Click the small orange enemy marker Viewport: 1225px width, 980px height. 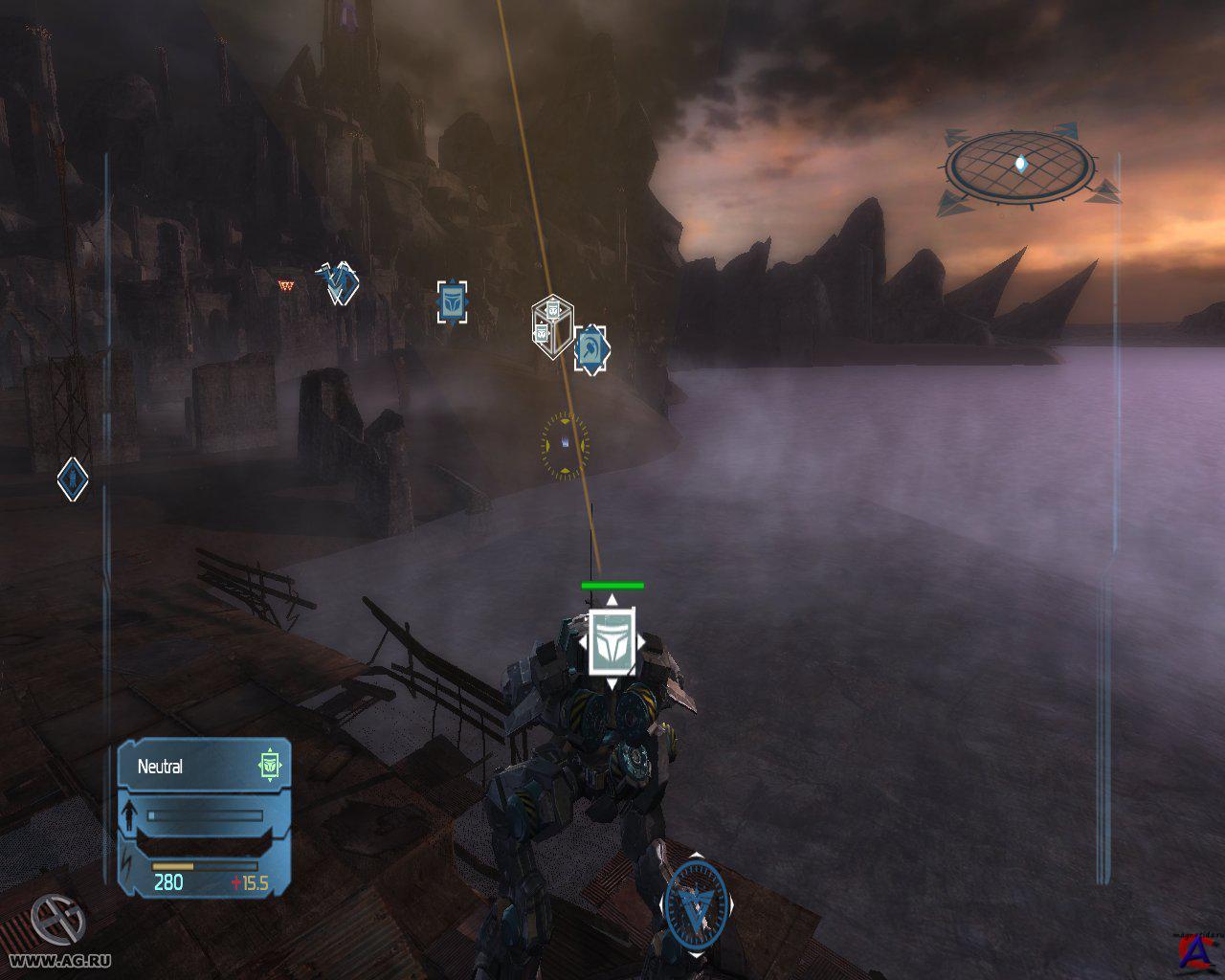[x=285, y=284]
